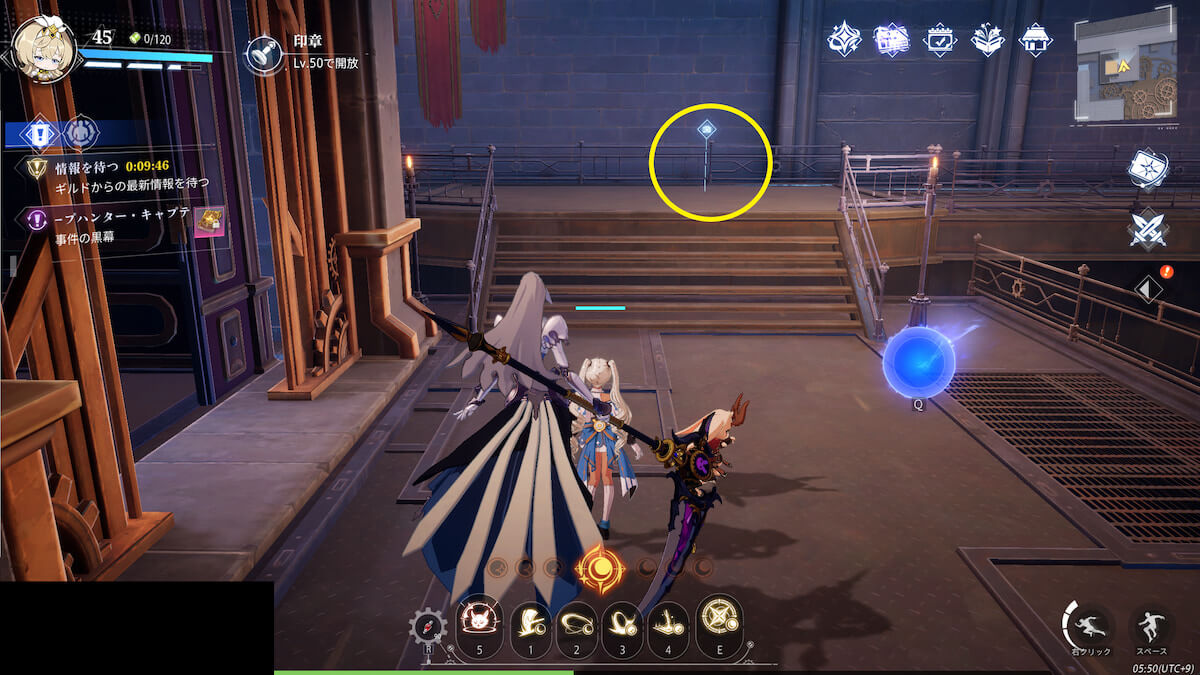Use the ring slash skill in slot 2
This screenshot has width=1200, height=675.
coord(578,622)
